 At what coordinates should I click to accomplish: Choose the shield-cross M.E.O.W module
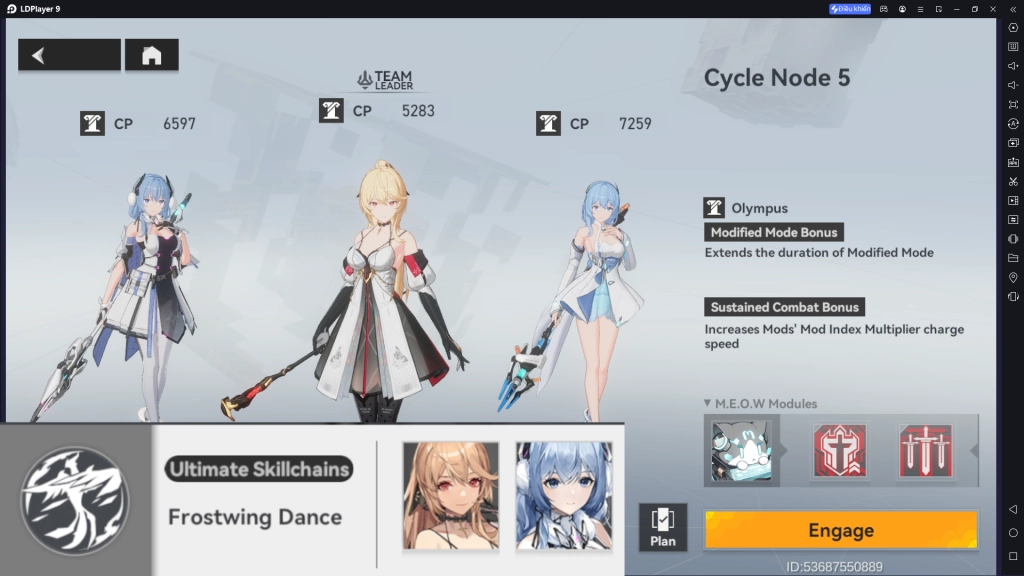(839, 450)
